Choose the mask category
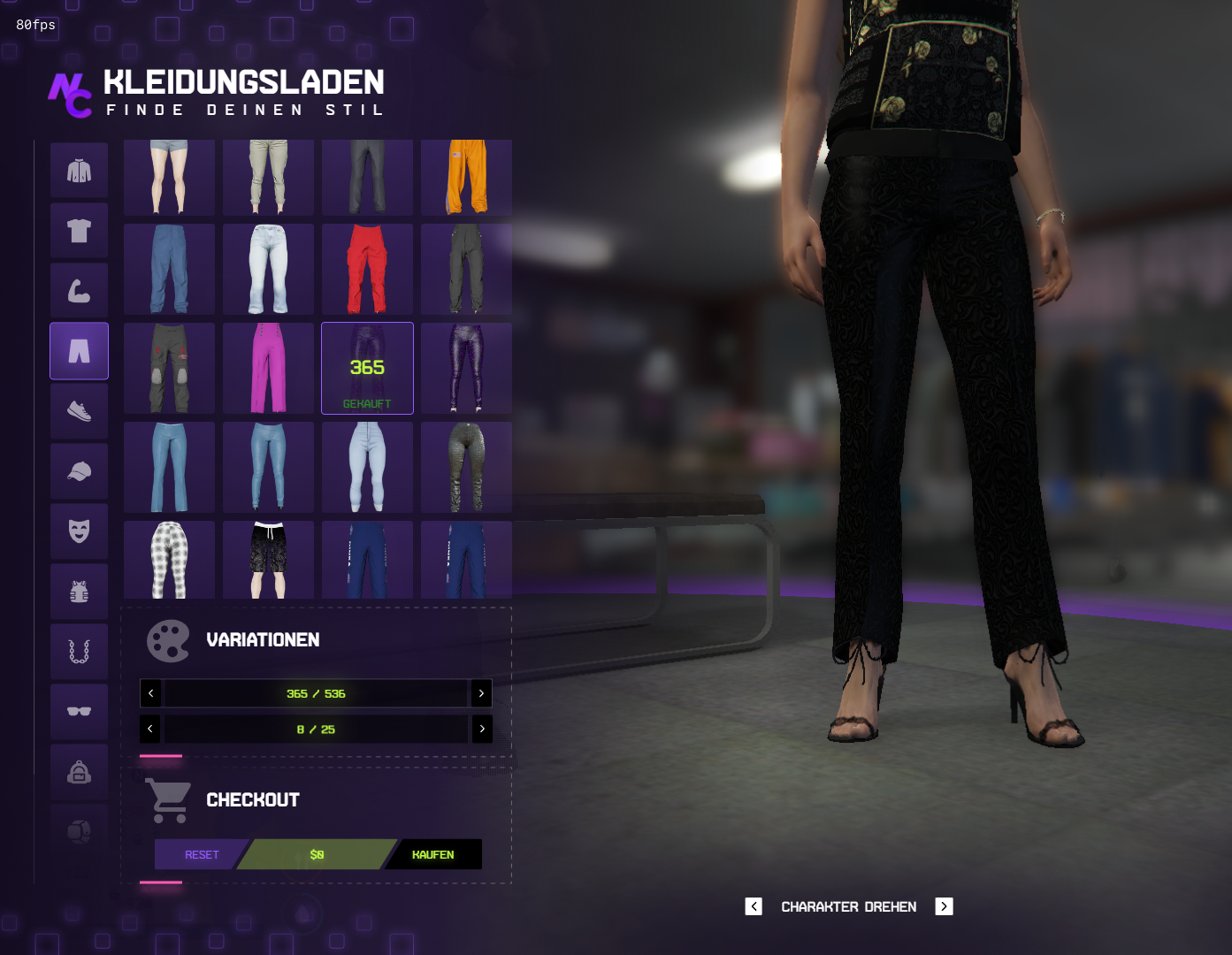 80,531
